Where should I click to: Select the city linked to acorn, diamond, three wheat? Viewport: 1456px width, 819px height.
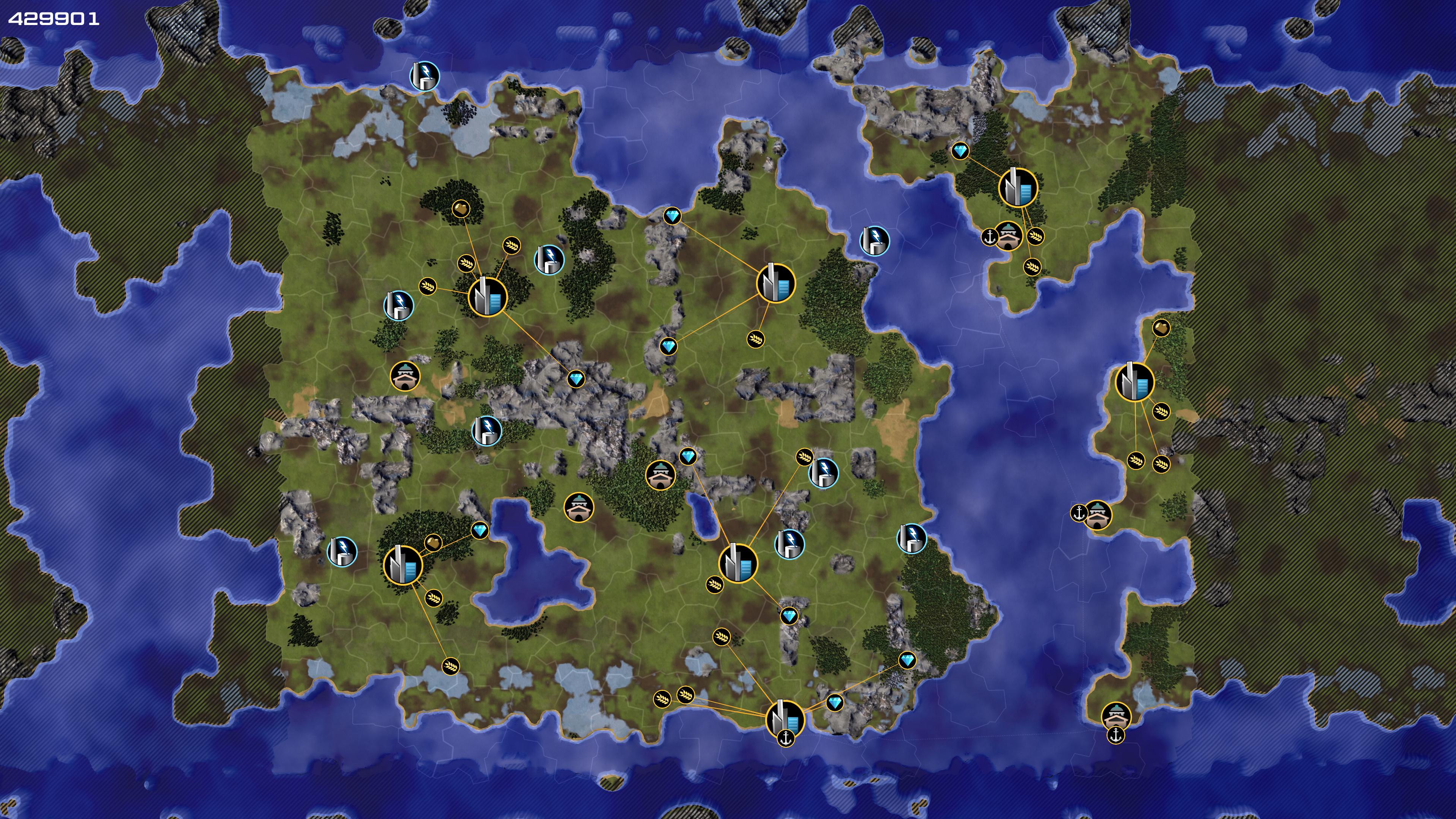[487, 296]
